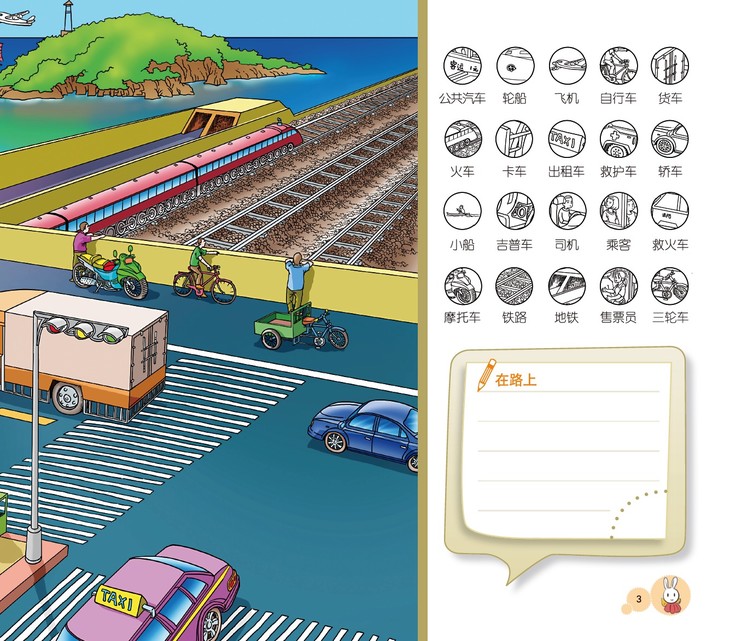Select the 公共汽车 bus icon
The height and width of the screenshot is (641, 730).
pyautogui.click(x=462, y=65)
